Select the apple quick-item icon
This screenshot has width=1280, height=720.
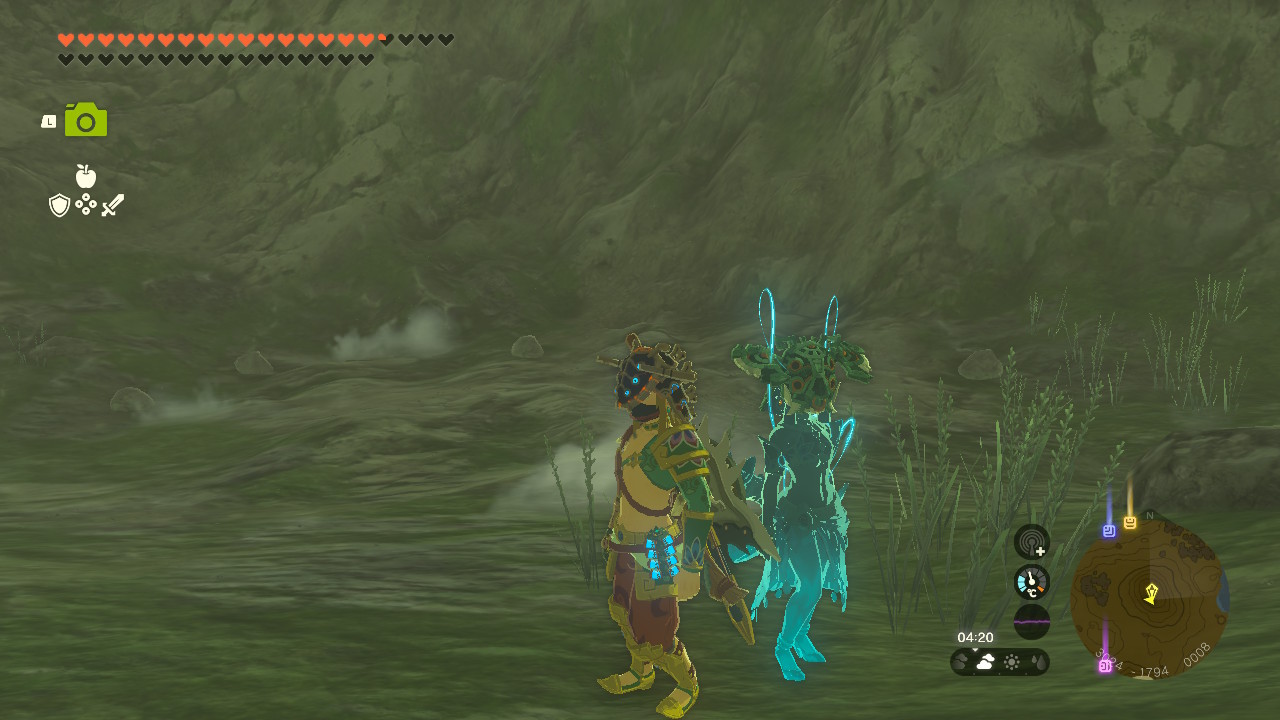tap(86, 176)
